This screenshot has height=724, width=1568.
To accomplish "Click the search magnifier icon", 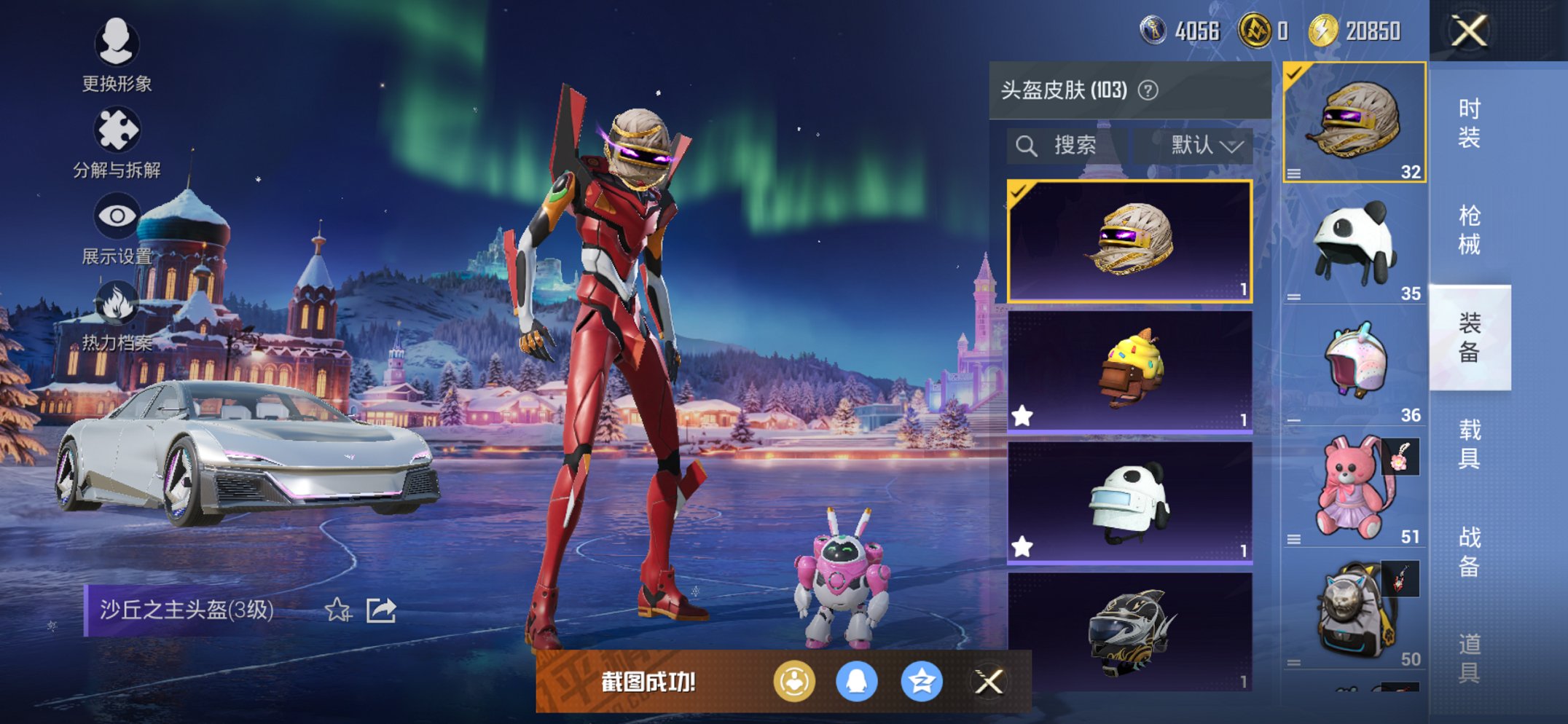I will (1027, 145).
